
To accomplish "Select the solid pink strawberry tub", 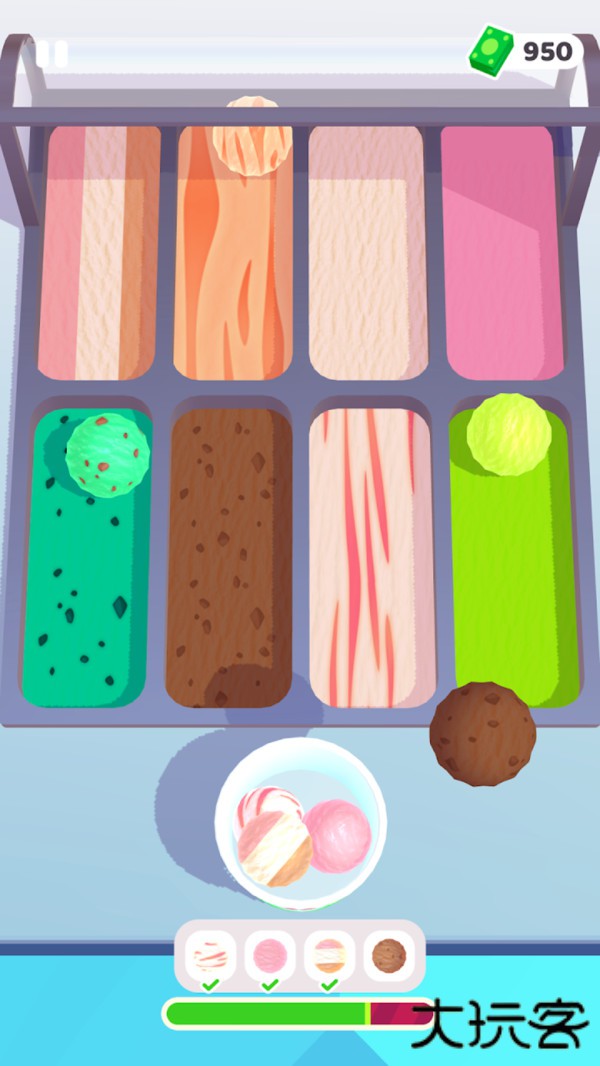I will (x=498, y=250).
